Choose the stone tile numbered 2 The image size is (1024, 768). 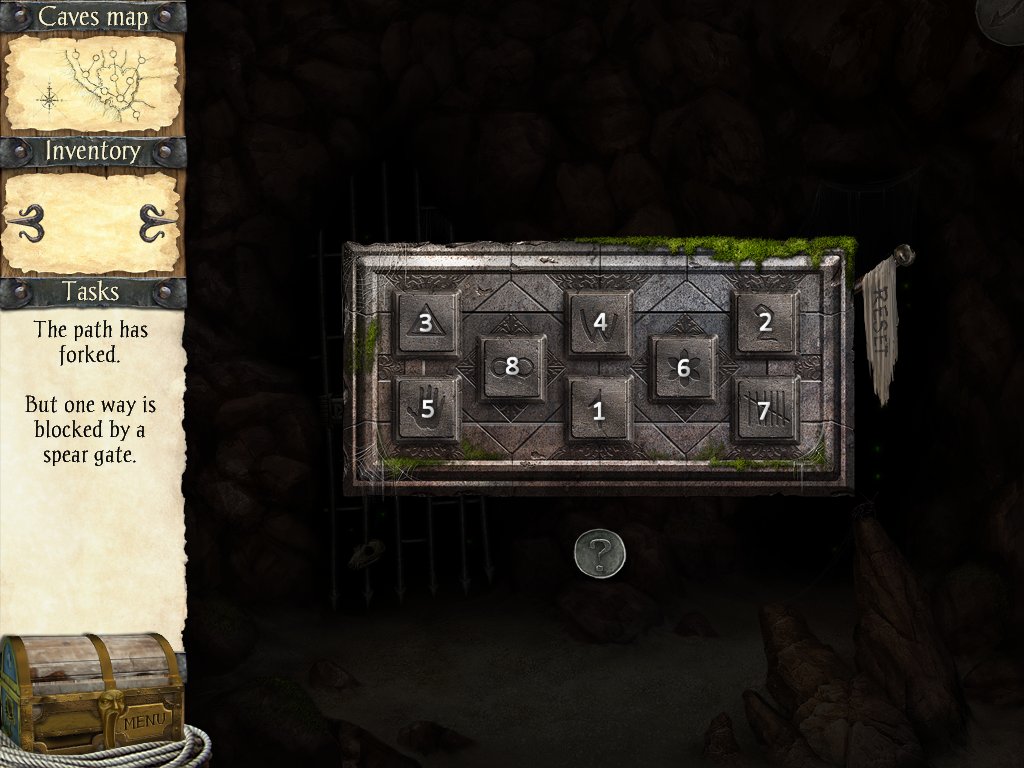click(x=765, y=322)
